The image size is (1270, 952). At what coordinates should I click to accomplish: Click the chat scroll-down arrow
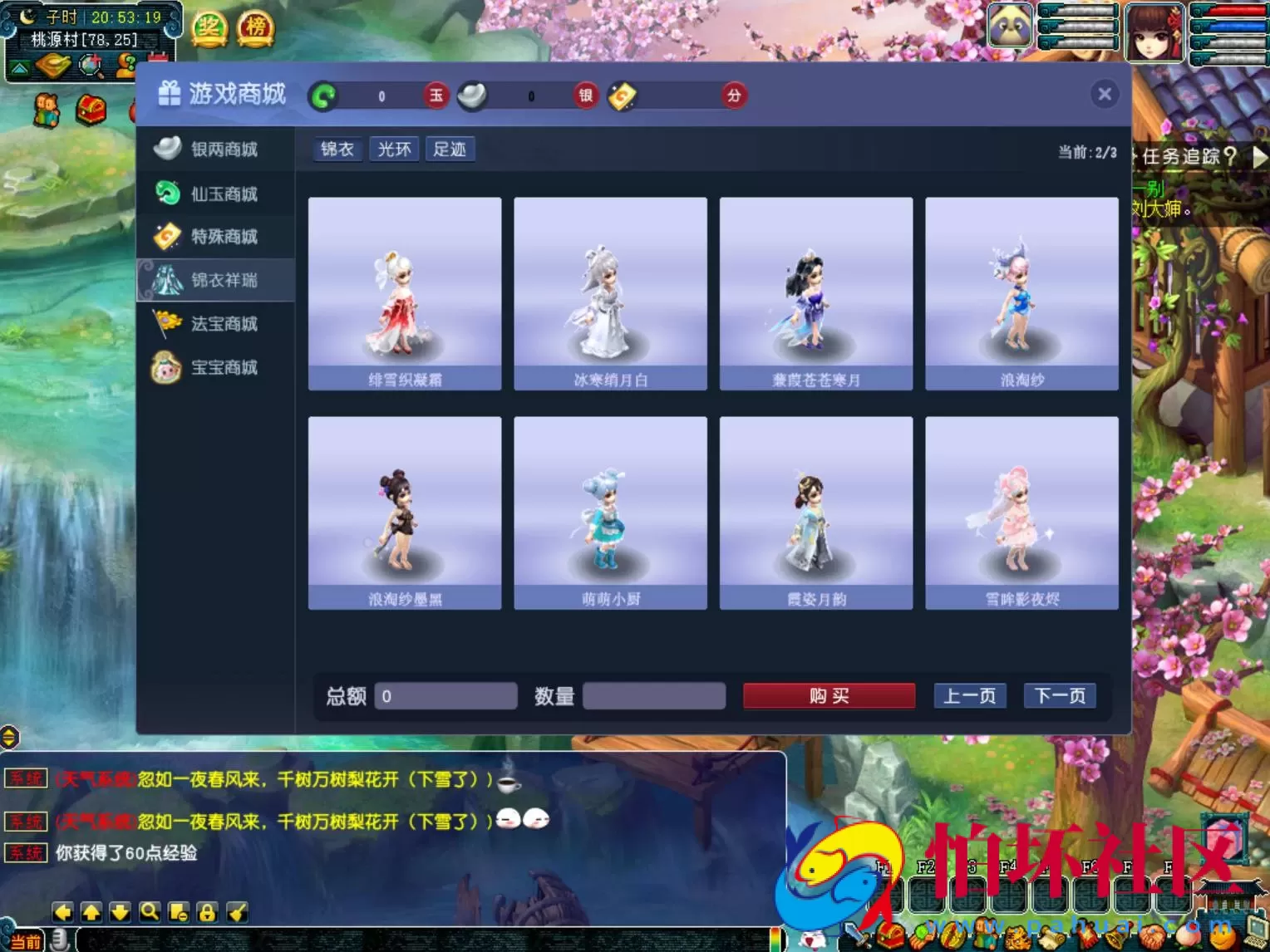121,911
